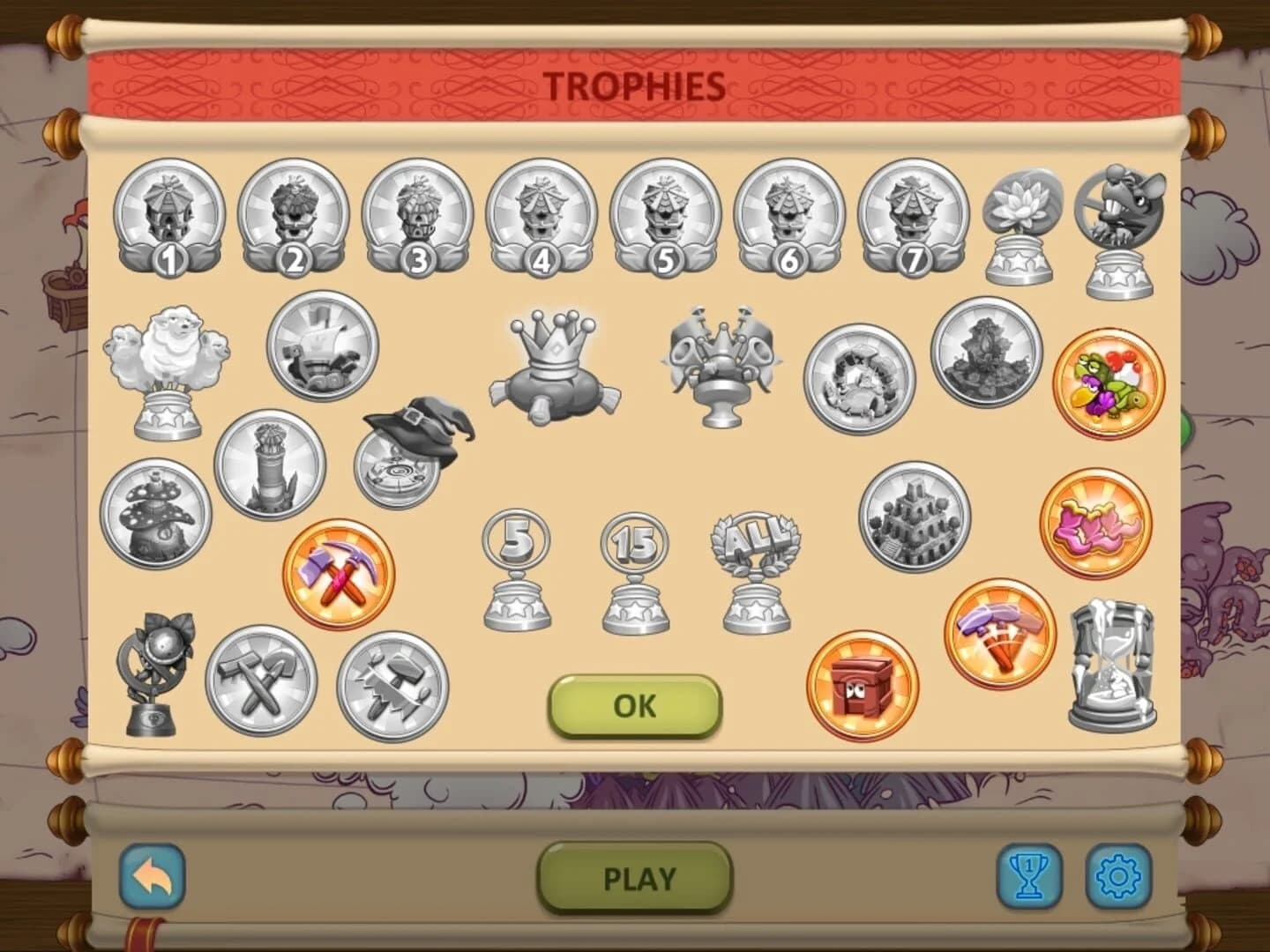The width and height of the screenshot is (1270, 952).
Task: Click the ziggurat pyramid medallion
Action: [x=915, y=520]
